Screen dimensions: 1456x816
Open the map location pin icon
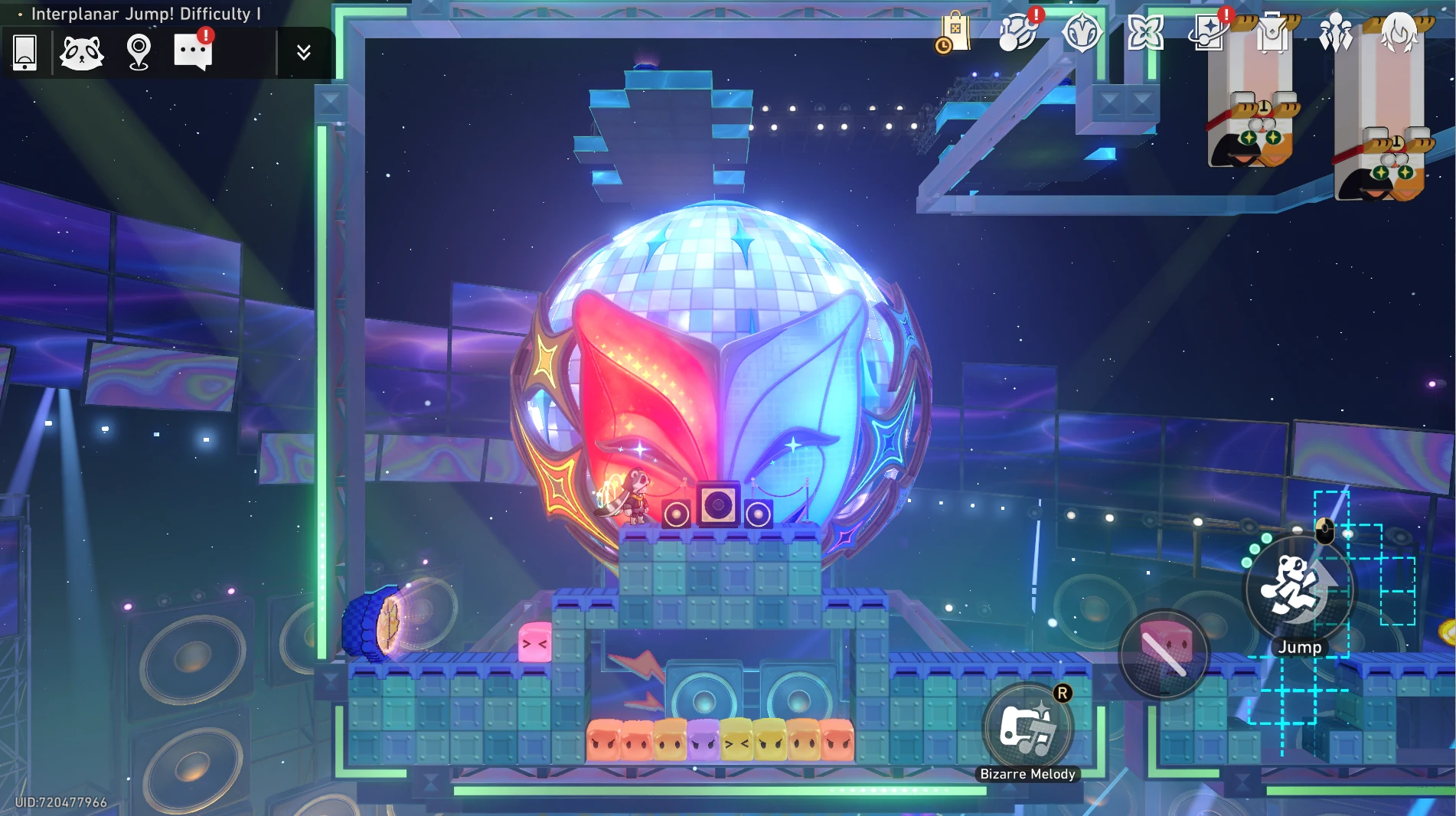139,52
